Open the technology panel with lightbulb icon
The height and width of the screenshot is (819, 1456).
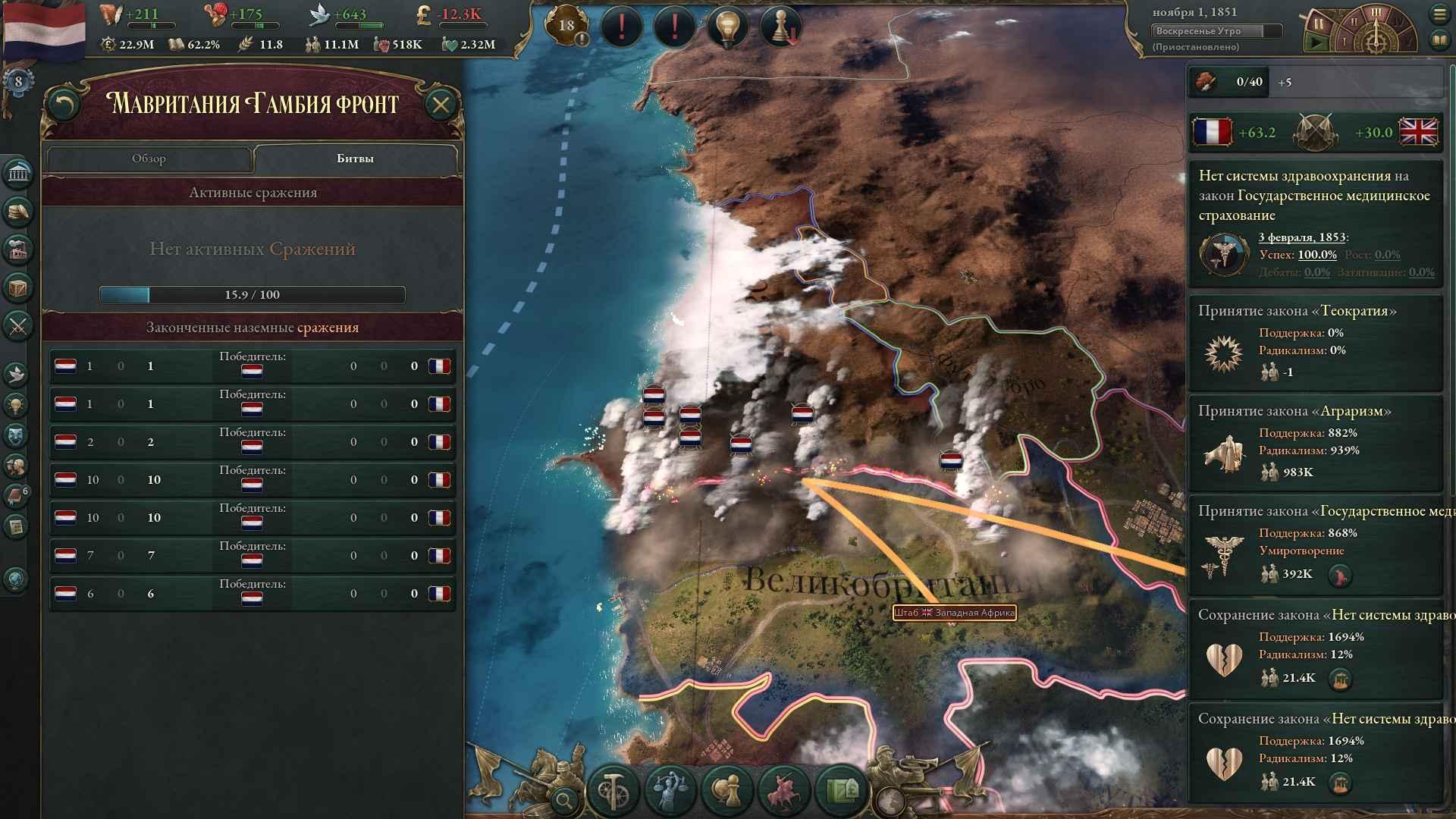click(x=17, y=404)
